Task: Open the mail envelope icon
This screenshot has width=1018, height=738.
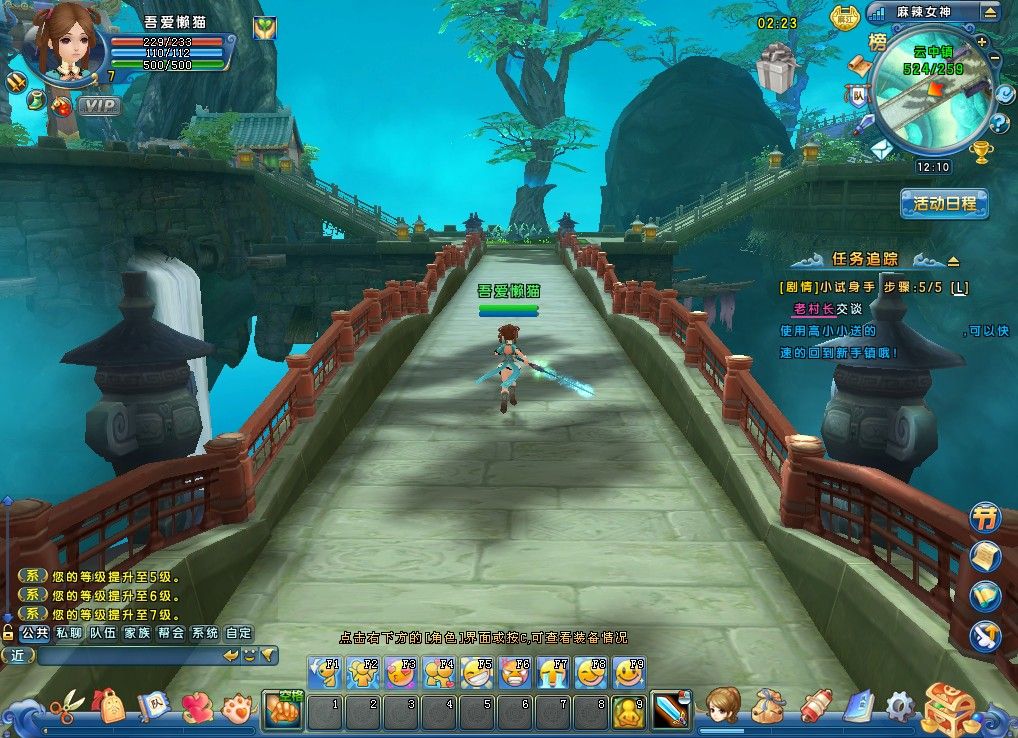Action: tap(880, 149)
